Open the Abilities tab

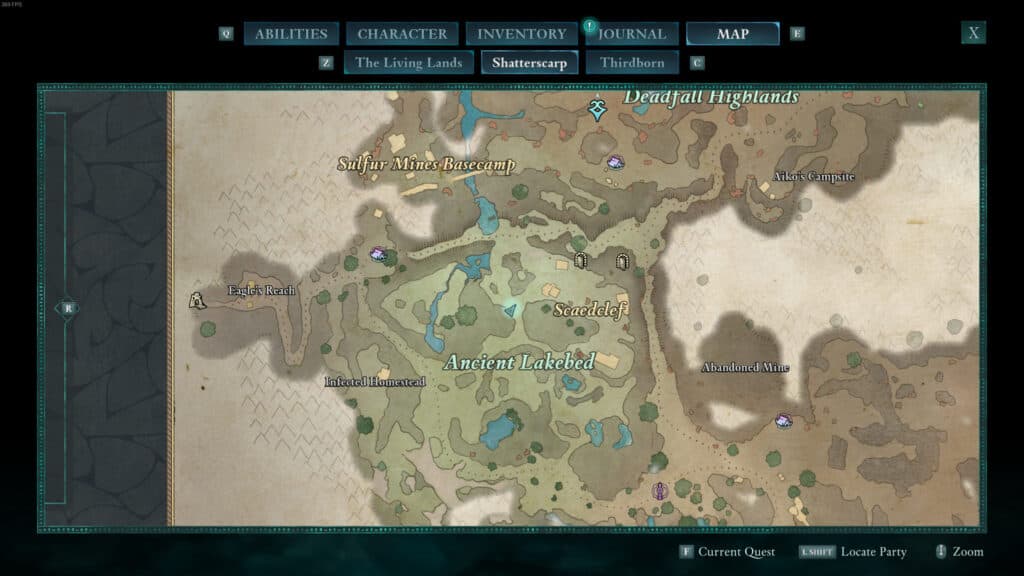tap(291, 34)
